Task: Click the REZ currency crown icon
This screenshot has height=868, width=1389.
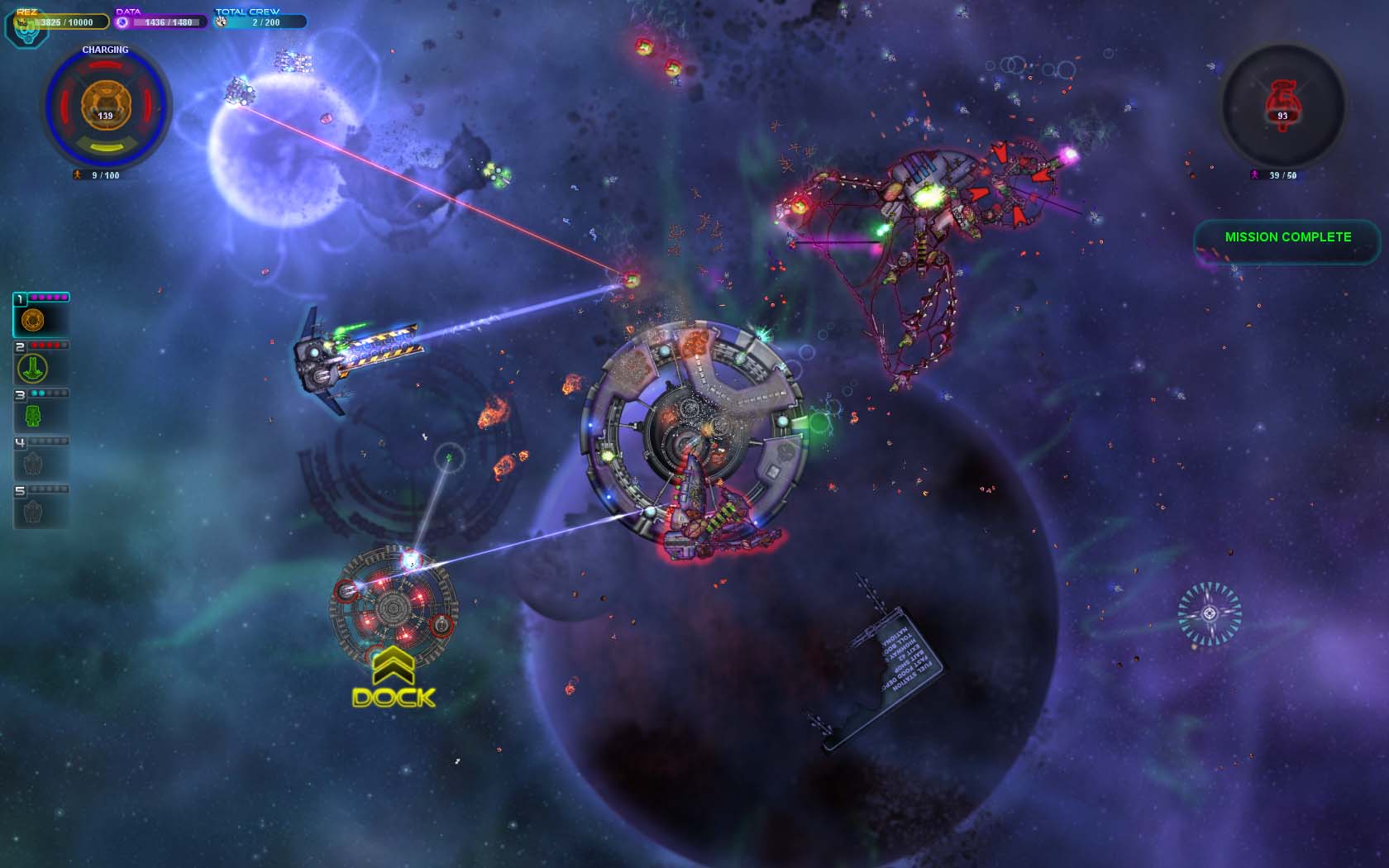Action: (21, 22)
